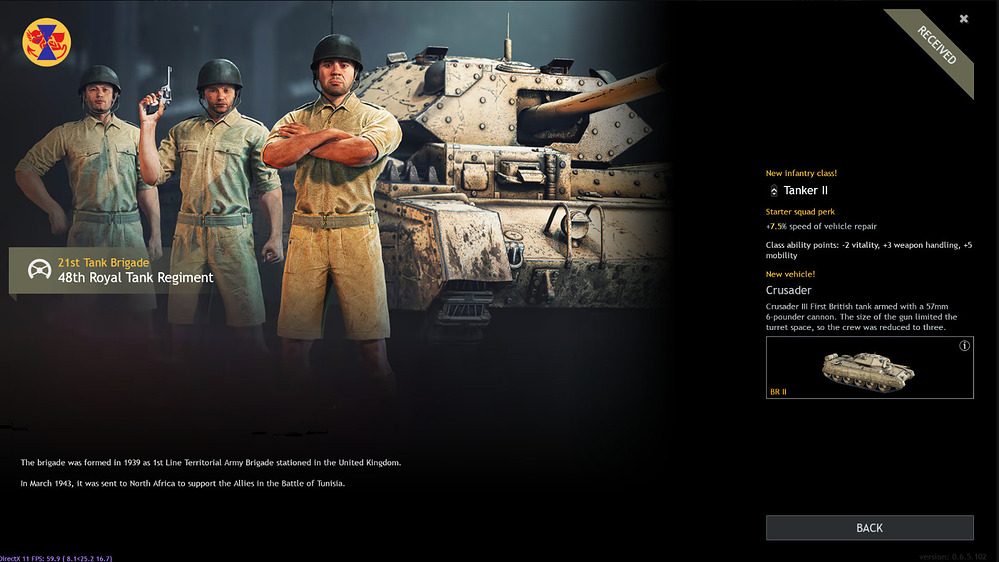The width and height of the screenshot is (999, 562).
Task: Close the squad reward screen with X
Action: (x=964, y=19)
